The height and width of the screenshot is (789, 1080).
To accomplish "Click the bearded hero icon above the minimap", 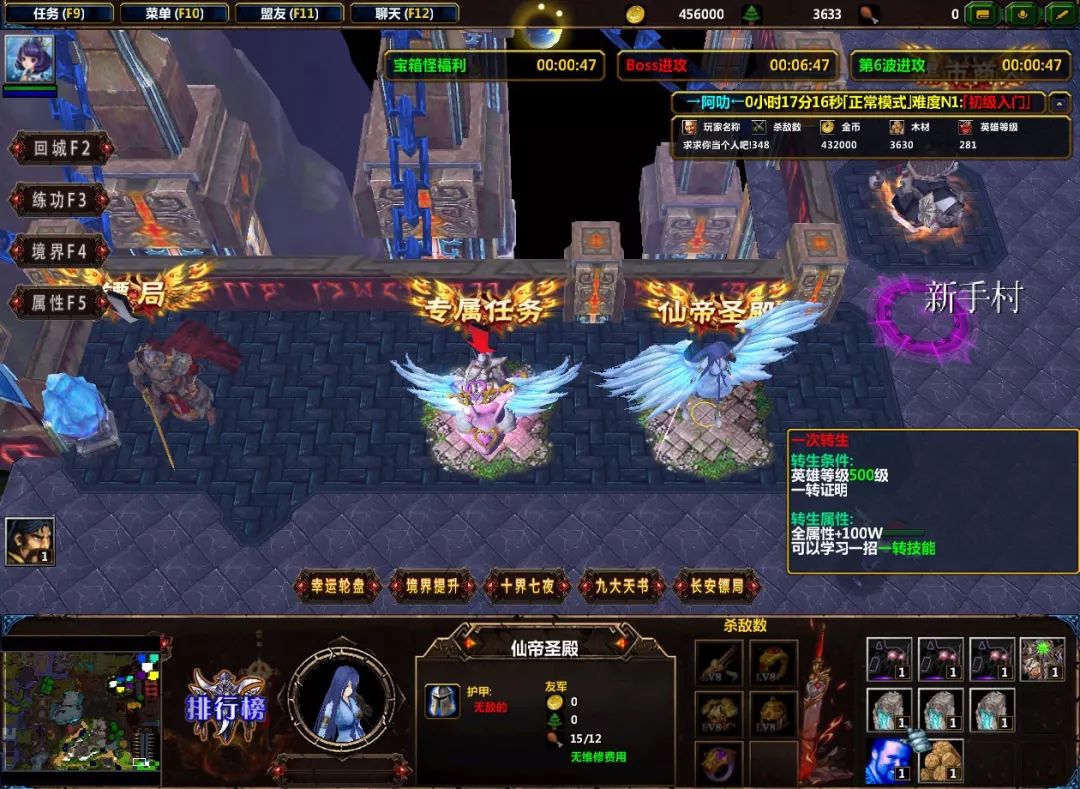I will coord(29,541).
